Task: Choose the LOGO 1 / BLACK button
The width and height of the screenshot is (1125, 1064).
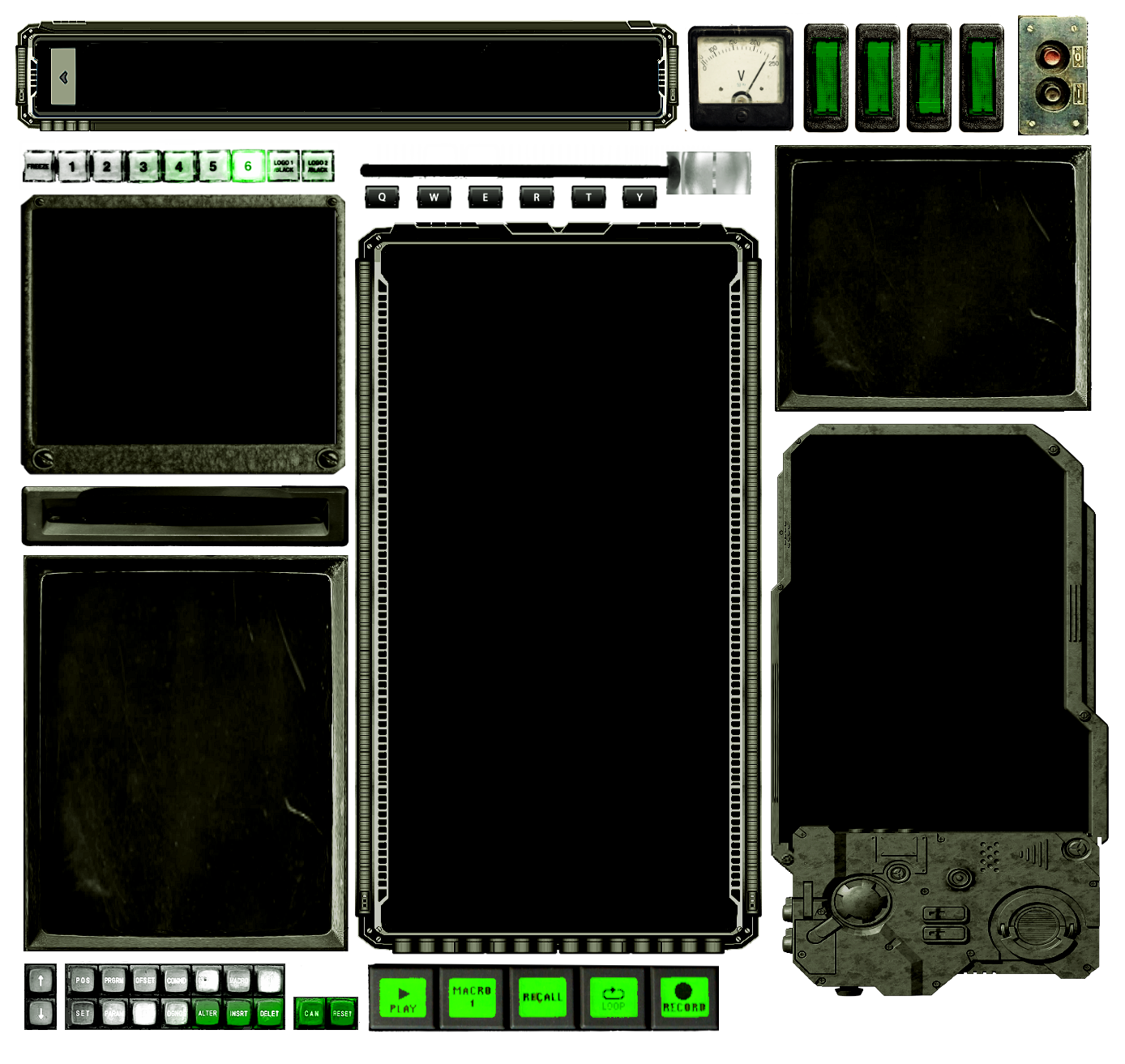Action: [284, 166]
